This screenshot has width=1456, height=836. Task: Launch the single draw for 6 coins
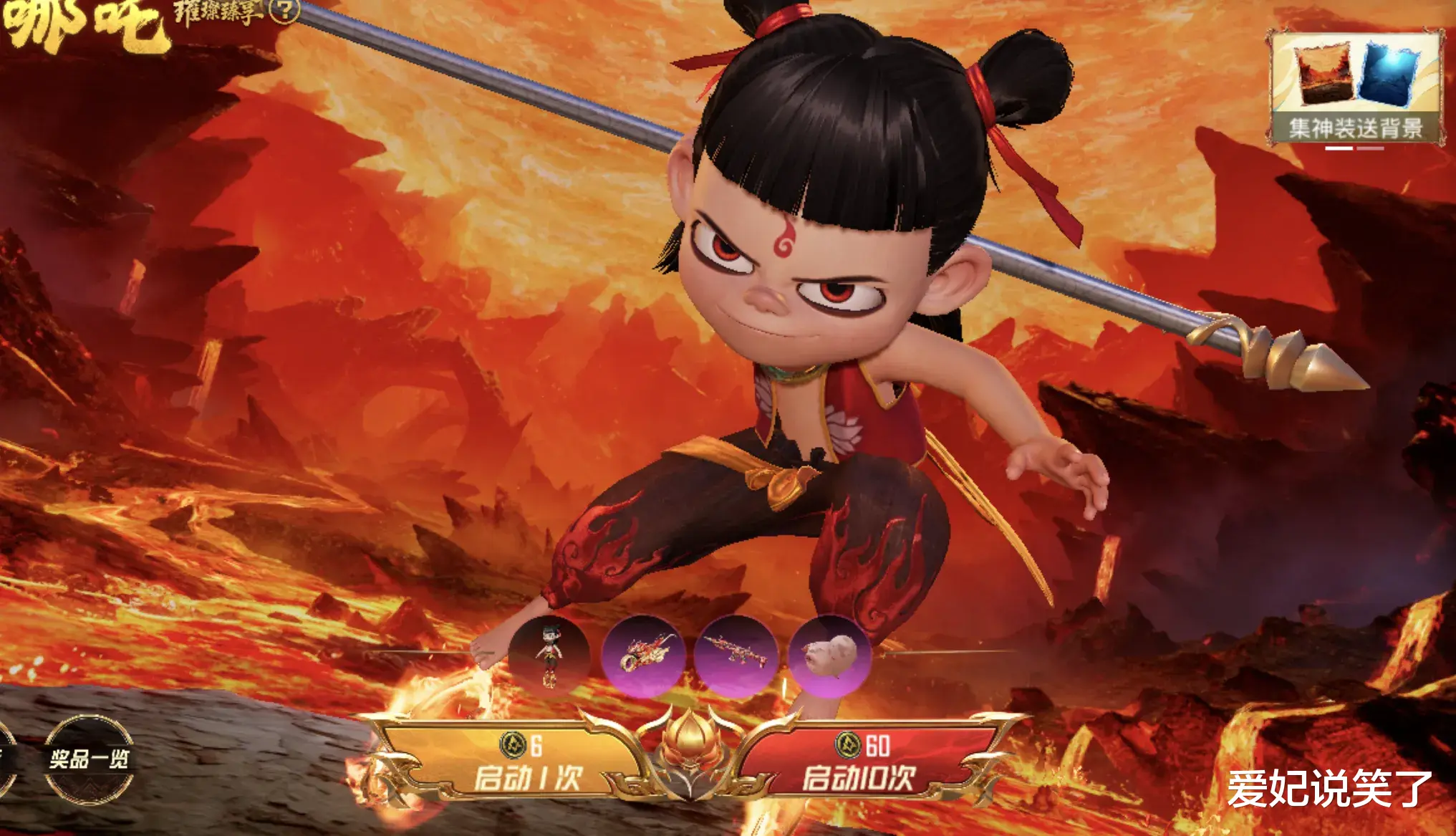point(526,764)
